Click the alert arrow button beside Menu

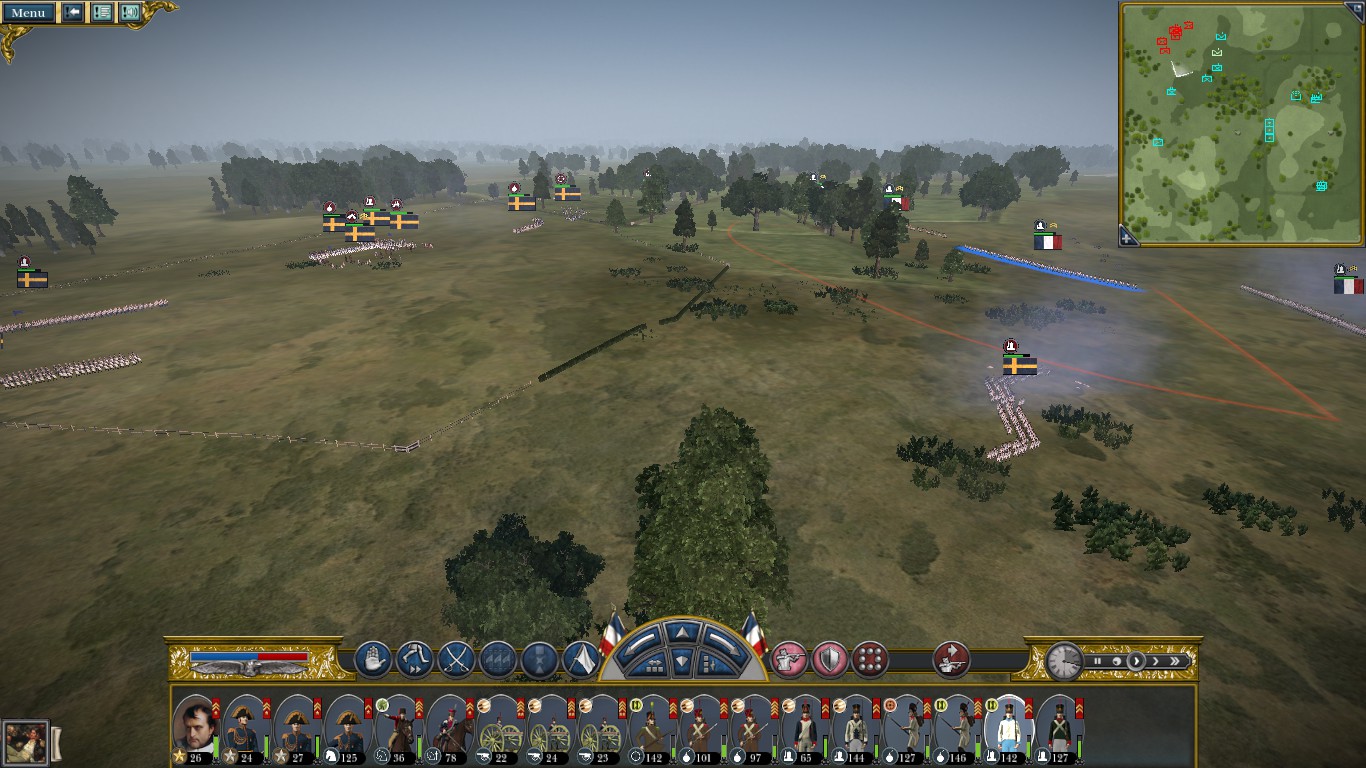73,13
